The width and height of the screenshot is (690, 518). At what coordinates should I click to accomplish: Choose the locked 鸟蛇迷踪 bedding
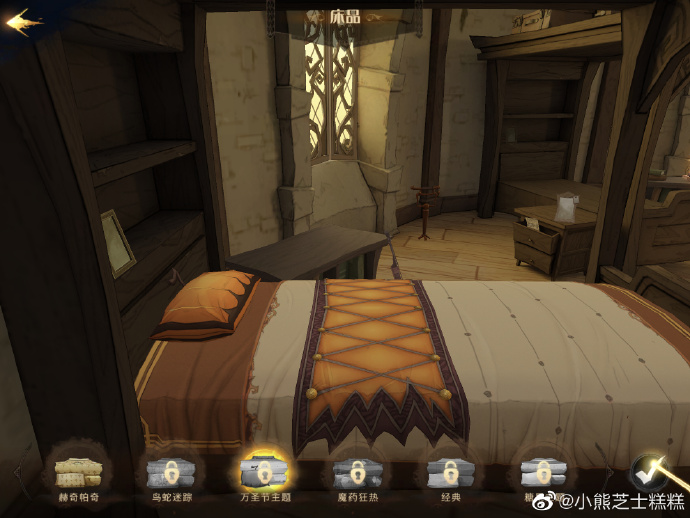point(169,472)
